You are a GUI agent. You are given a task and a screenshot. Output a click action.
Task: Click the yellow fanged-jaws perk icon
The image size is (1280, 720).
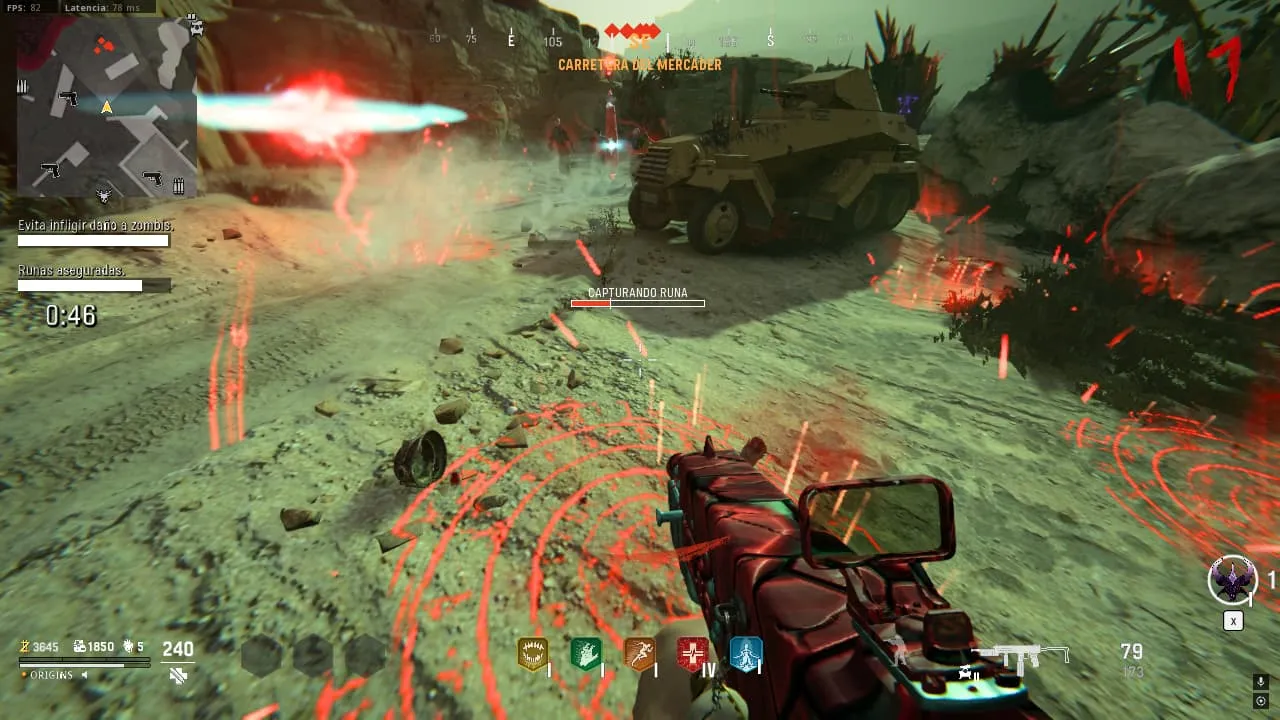coord(532,654)
